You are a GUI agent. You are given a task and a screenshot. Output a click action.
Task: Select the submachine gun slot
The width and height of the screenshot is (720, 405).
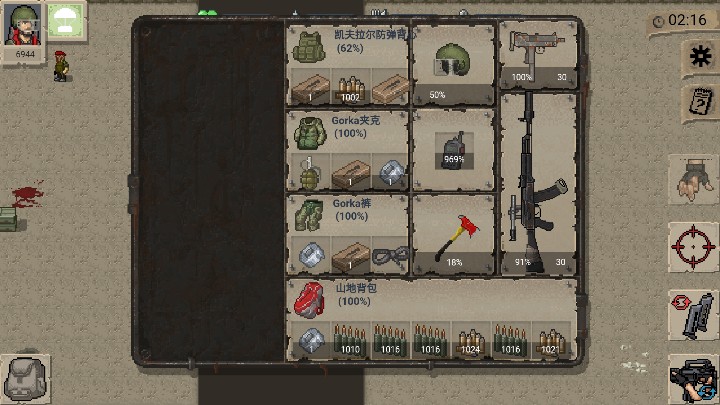538,53
